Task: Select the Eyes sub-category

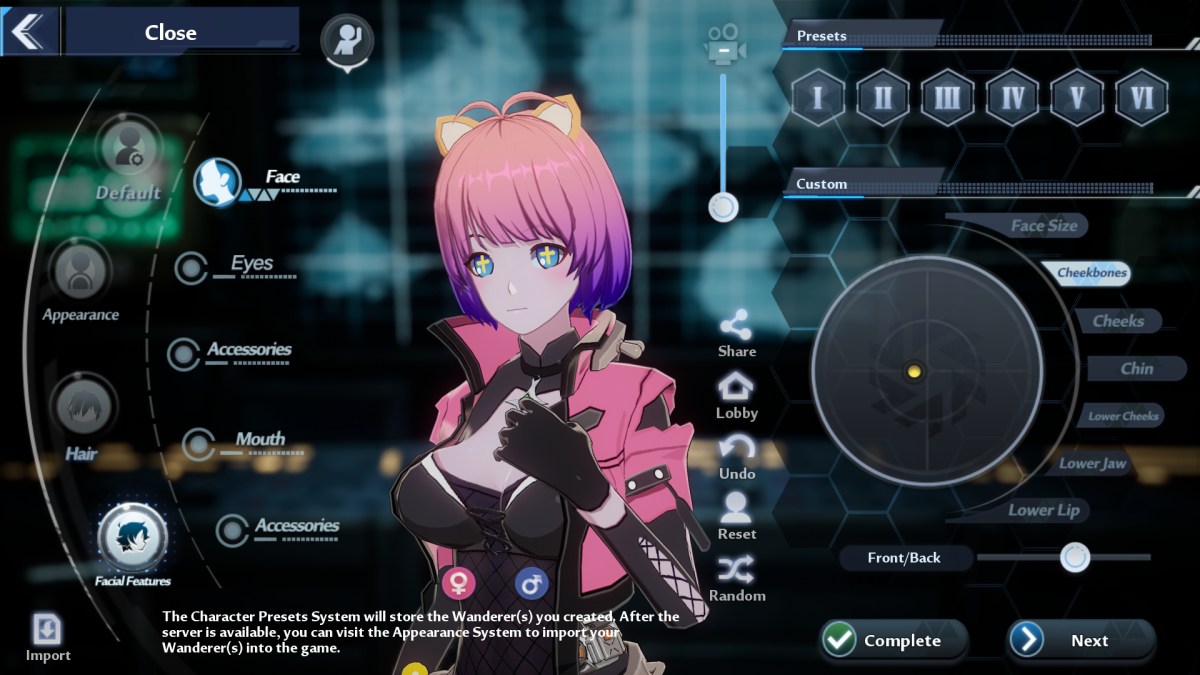Action: 250,264
